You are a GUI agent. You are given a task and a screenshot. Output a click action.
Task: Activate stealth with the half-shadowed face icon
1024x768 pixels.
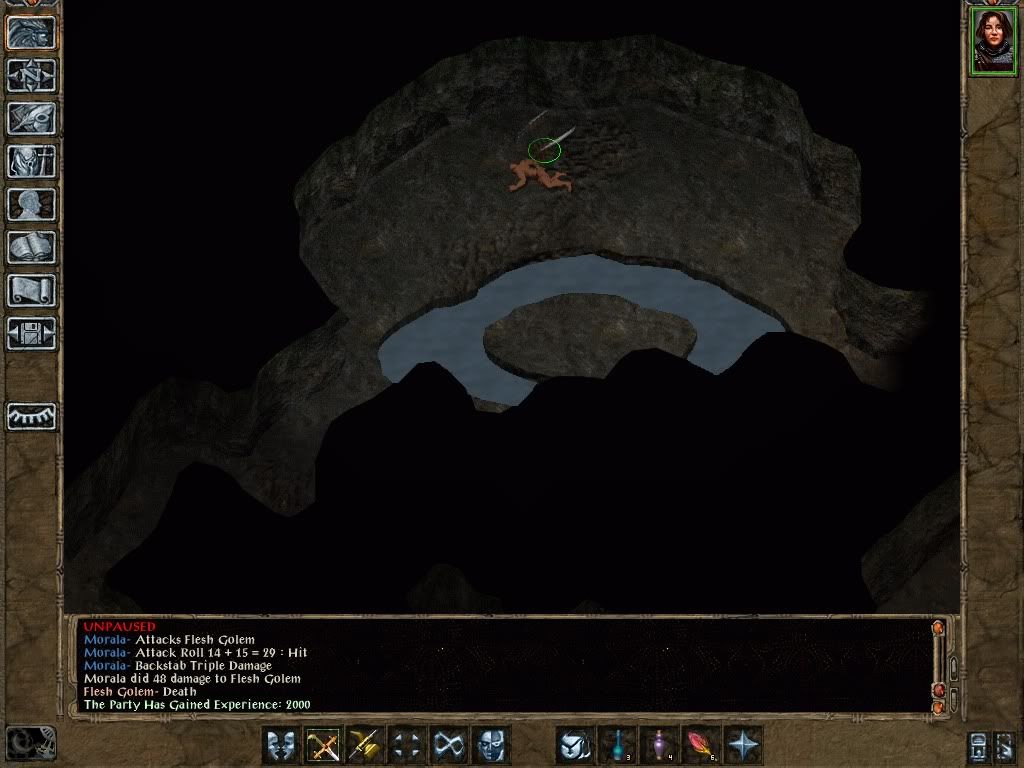coord(491,745)
